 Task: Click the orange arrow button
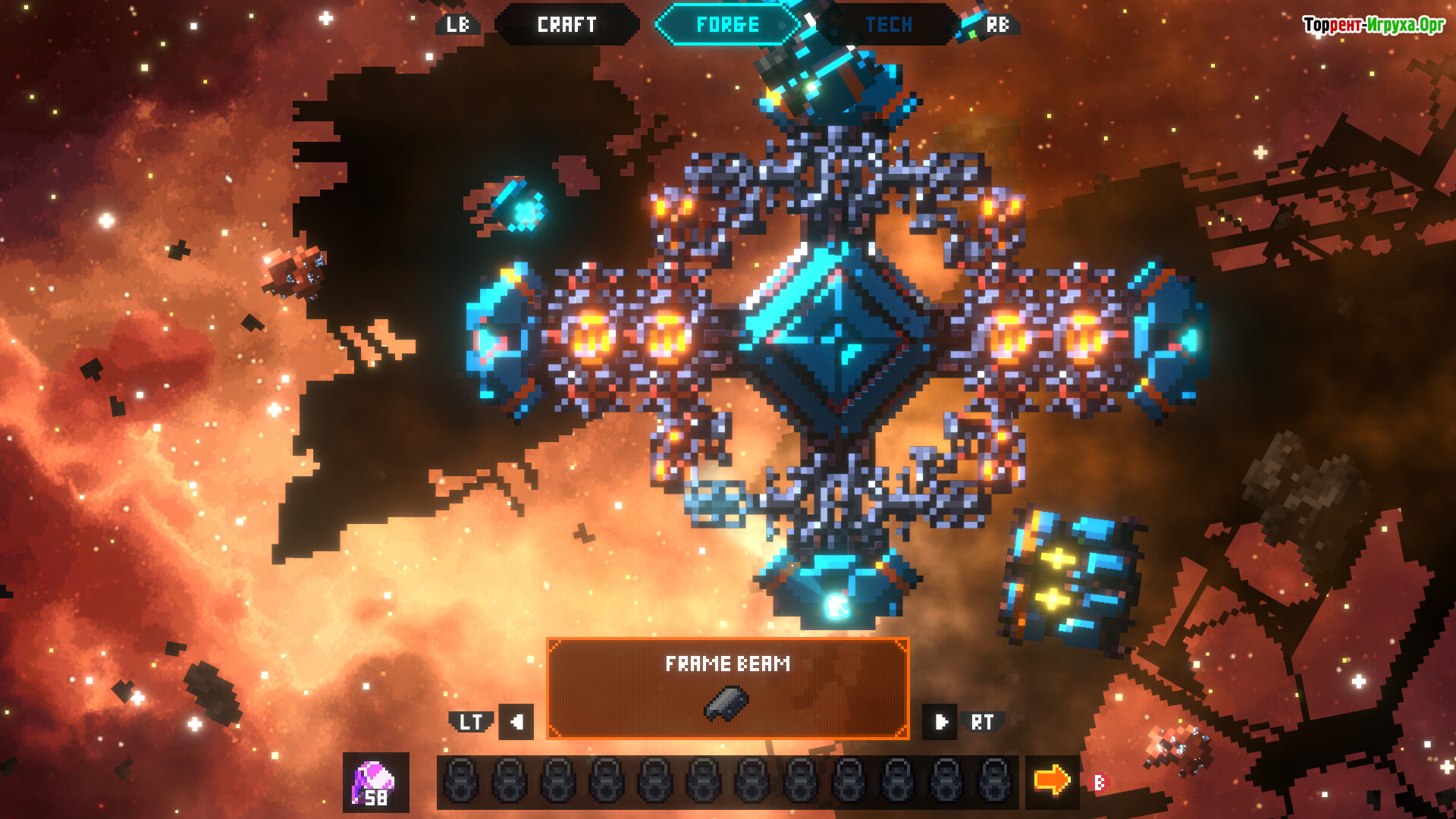(1052, 781)
